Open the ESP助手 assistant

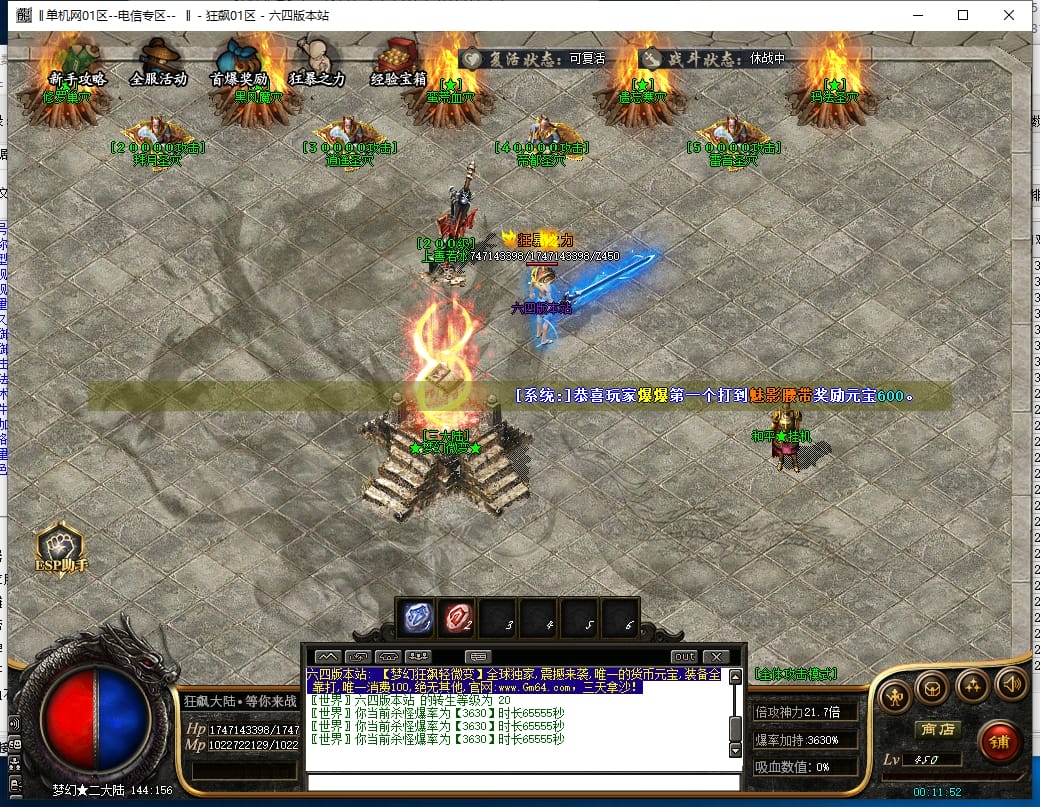click(x=62, y=549)
